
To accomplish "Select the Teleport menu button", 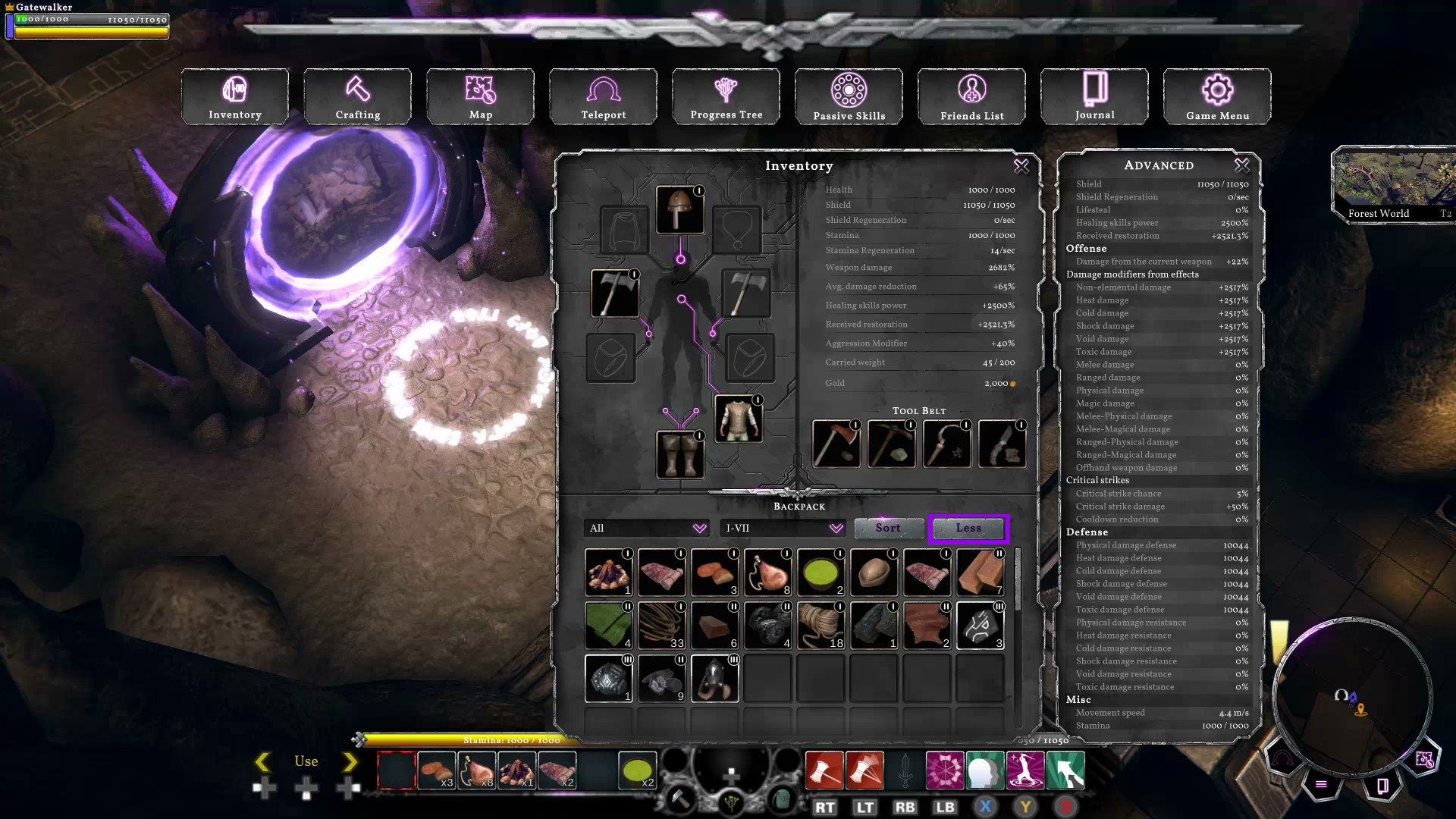I will pyautogui.click(x=603, y=96).
